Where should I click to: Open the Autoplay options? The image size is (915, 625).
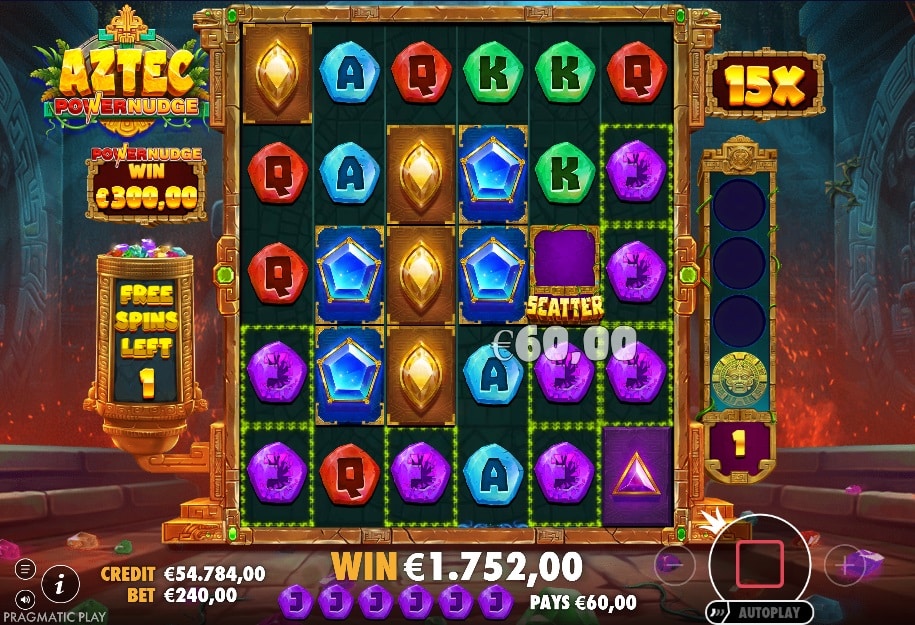759,611
